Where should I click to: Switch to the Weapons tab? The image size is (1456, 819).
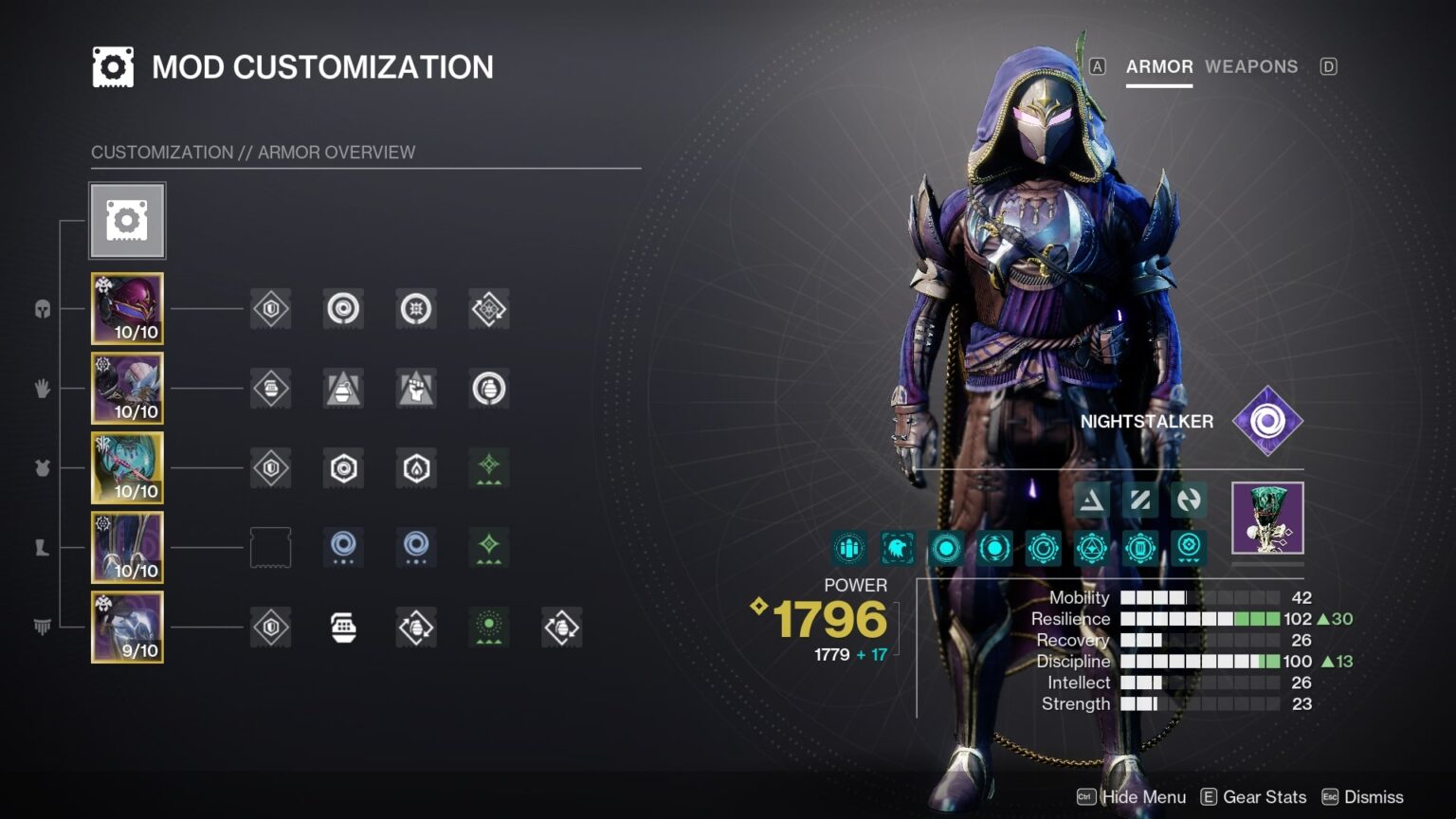(x=1250, y=66)
